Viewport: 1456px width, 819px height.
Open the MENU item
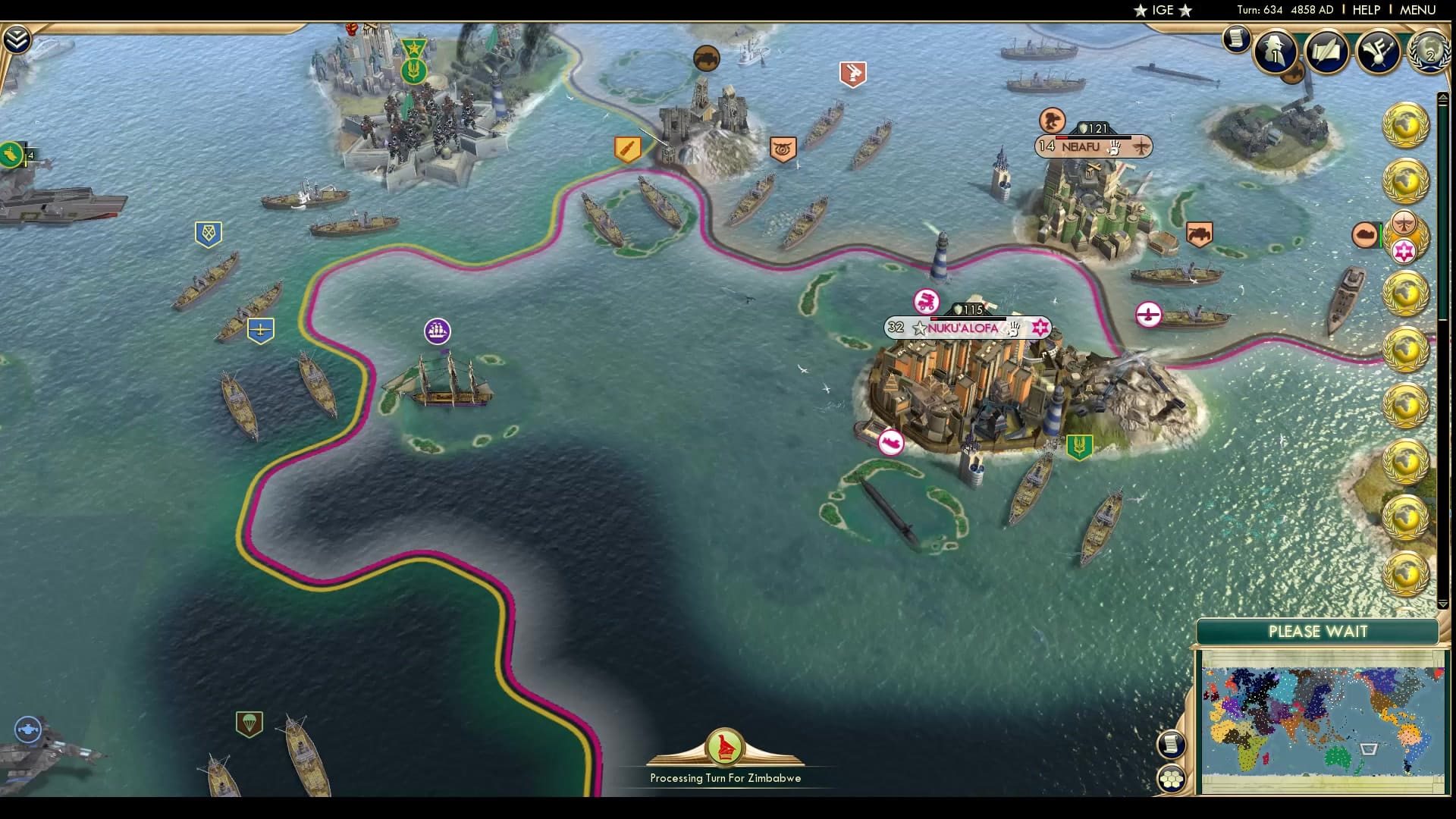[1420, 11]
